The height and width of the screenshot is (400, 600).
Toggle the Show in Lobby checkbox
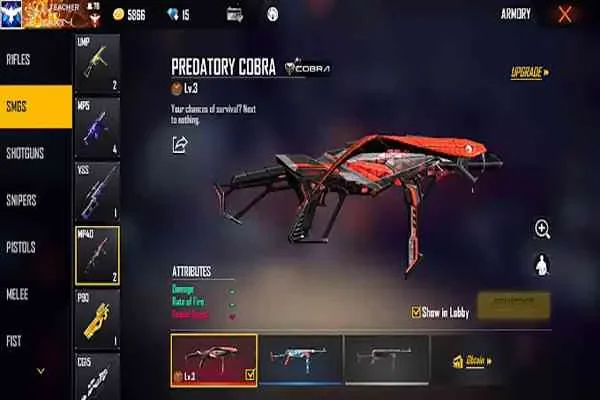(x=417, y=312)
